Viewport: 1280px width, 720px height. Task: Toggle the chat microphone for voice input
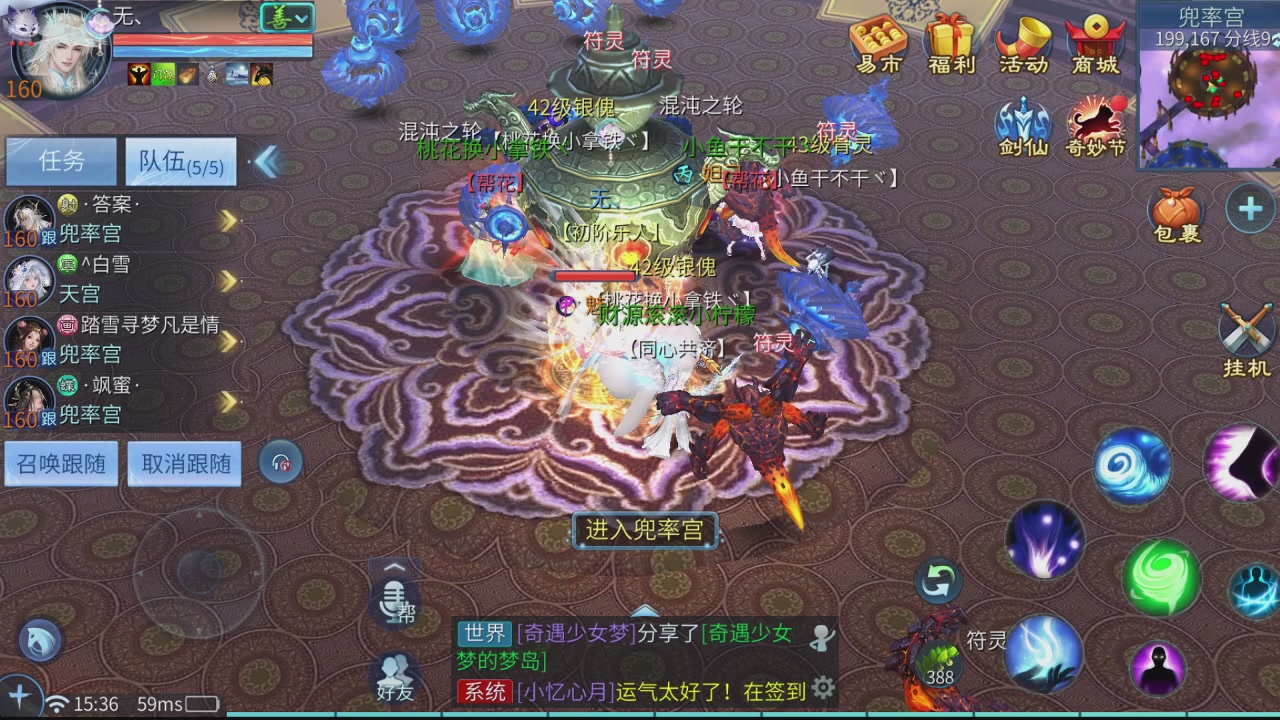394,601
